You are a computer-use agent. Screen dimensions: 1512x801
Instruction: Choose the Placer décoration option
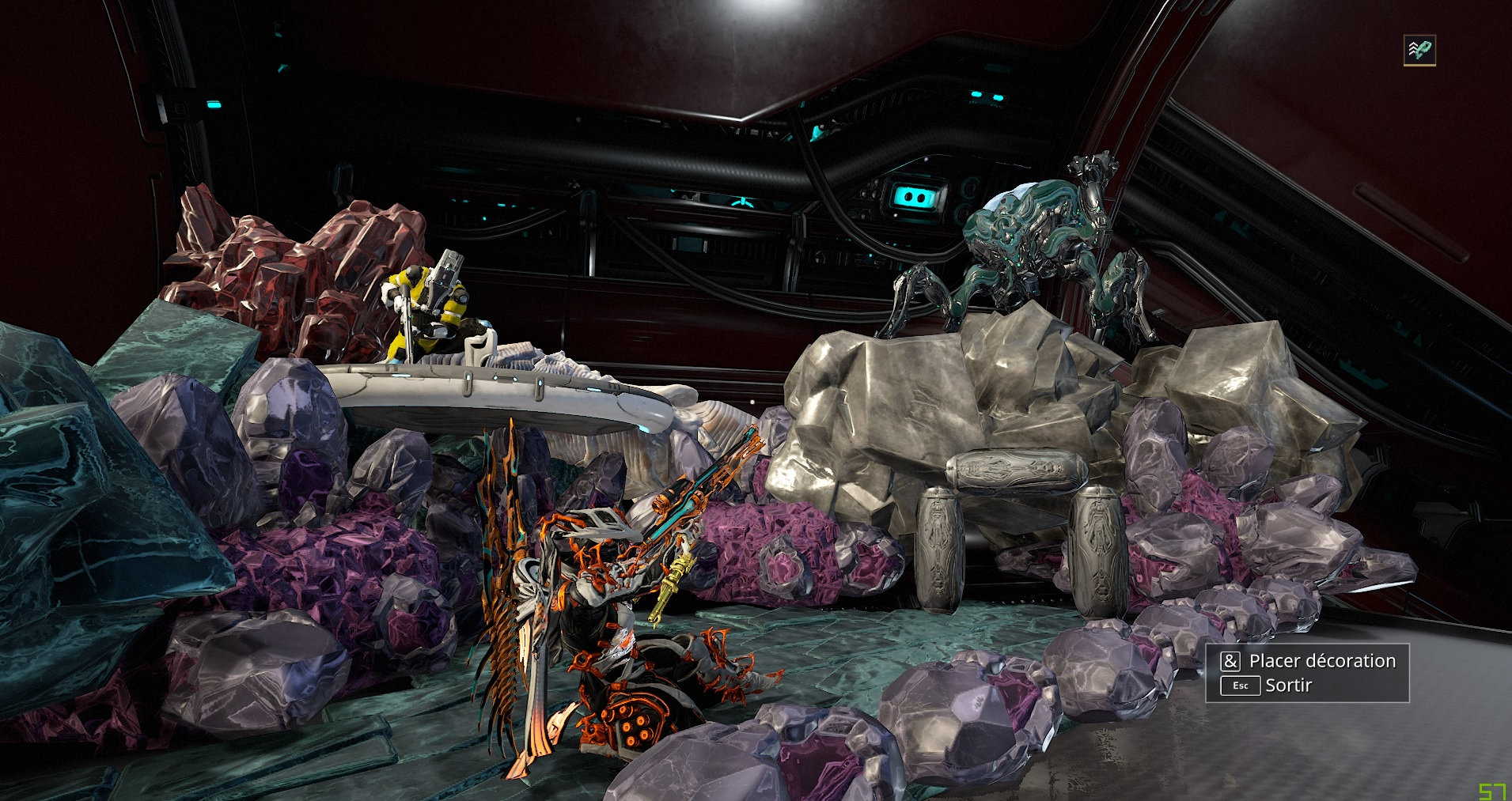tap(1321, 661)
